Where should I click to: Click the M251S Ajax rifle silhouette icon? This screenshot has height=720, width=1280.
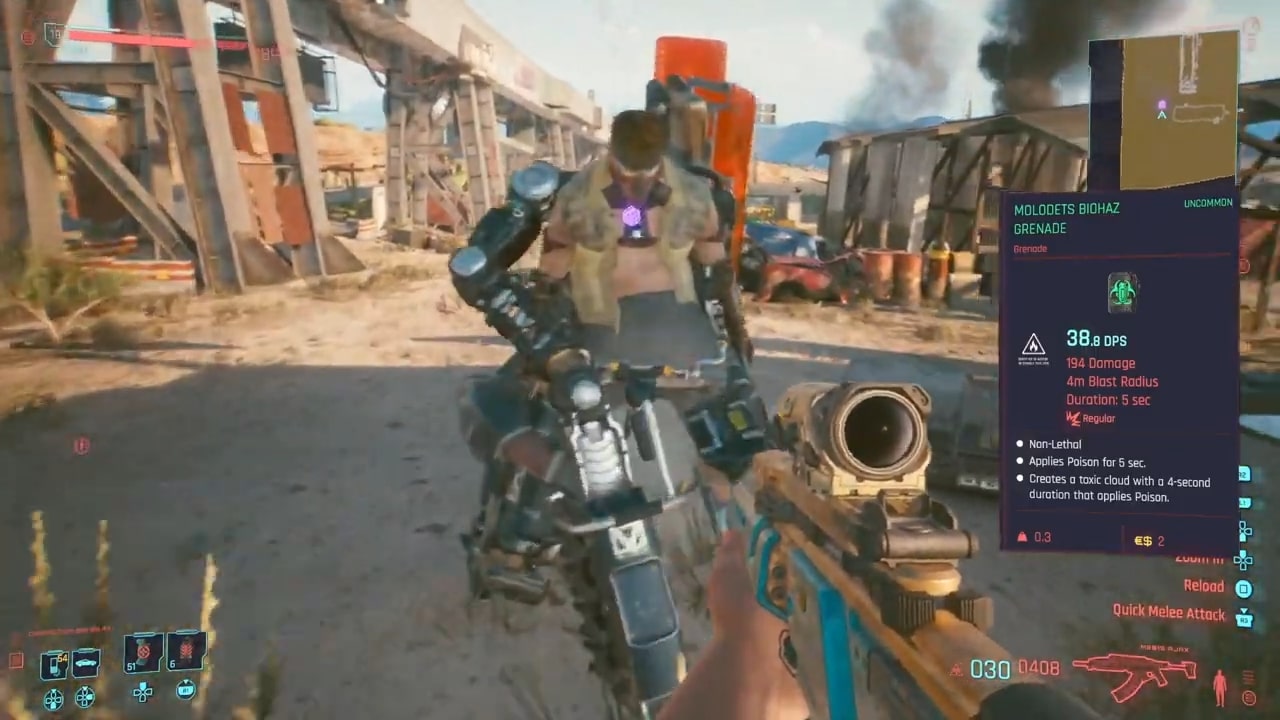(x=1135, y=673)
